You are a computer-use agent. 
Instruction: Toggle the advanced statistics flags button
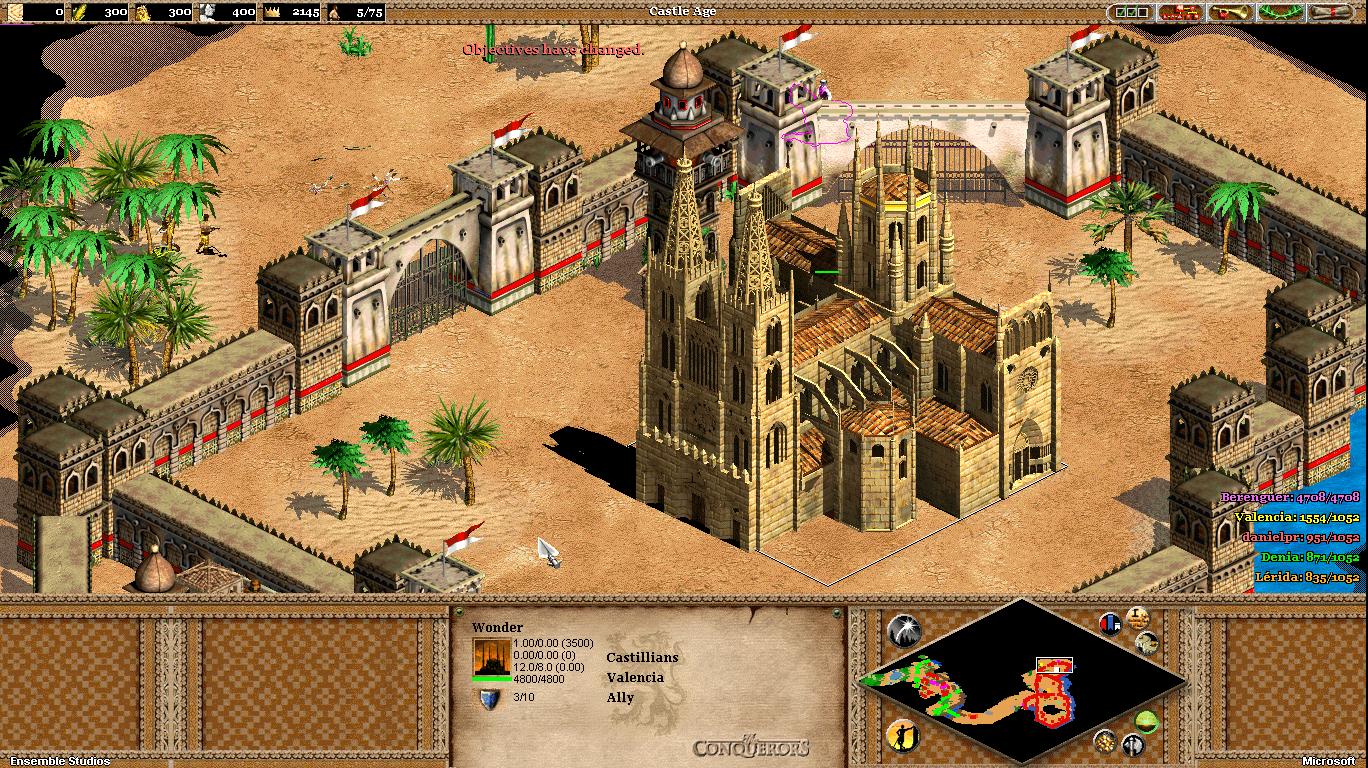(x=1110, y=624)
